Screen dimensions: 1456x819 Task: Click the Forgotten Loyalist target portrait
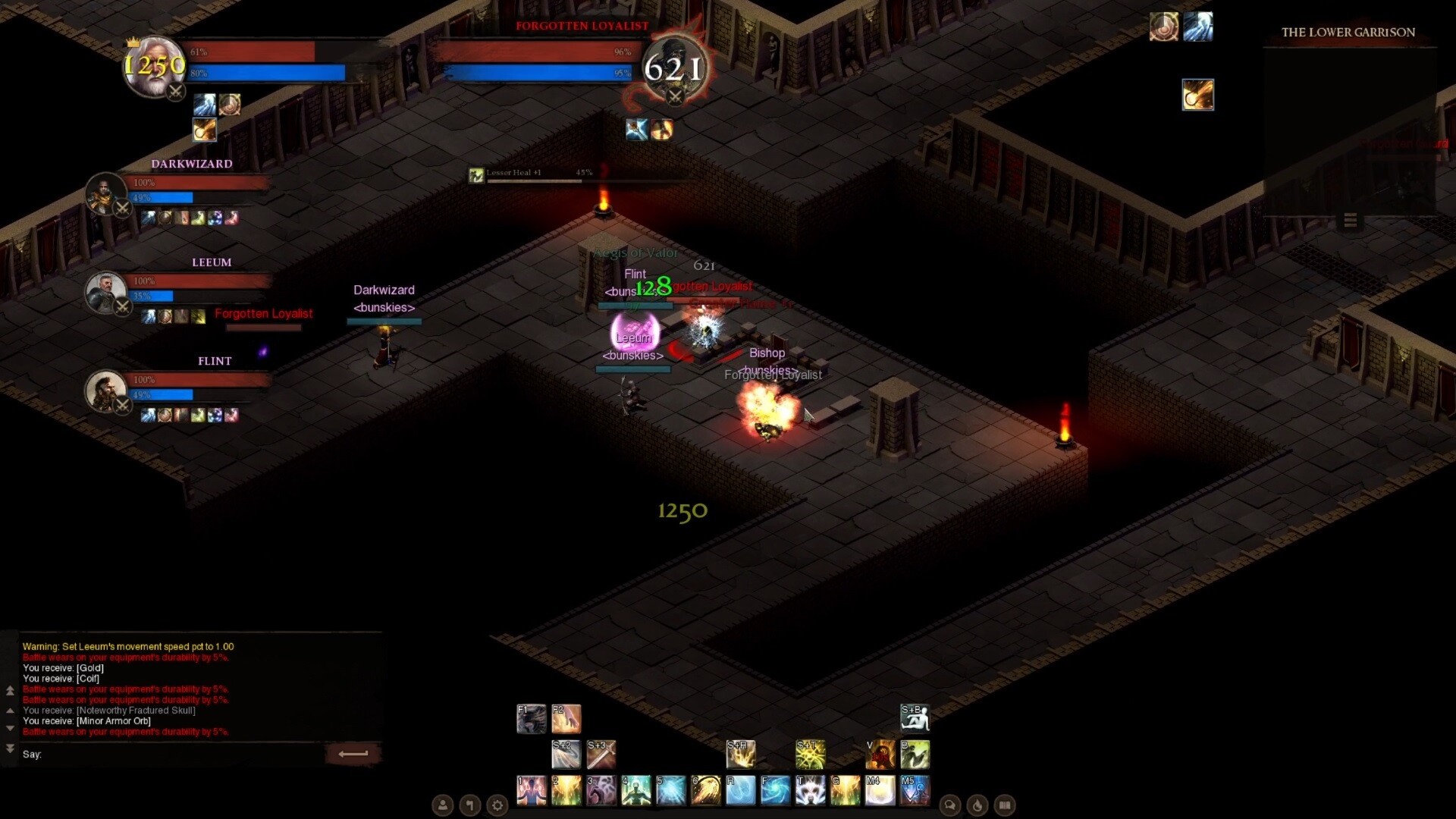[674, 67]
